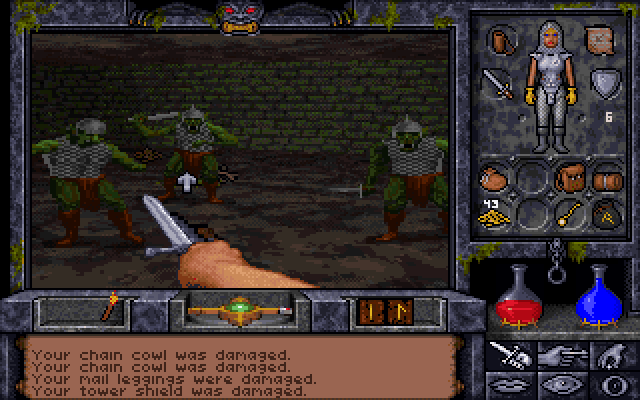Activate the Use command (pointing hand)
The height and width of the screenshot is (400, 640).
[562, 354]
